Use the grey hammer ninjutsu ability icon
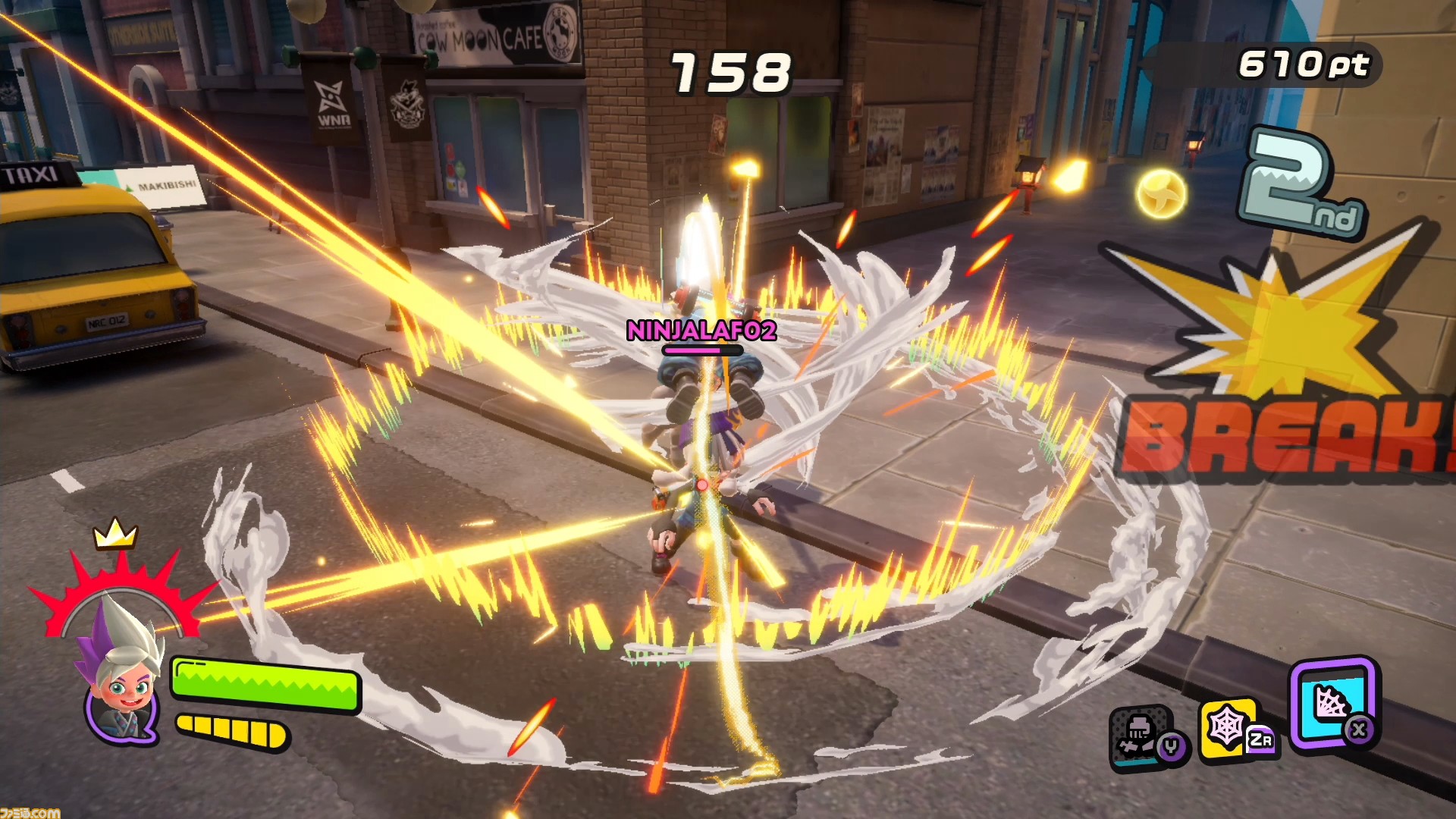1456x819 pixels. tap(1140, 735)
